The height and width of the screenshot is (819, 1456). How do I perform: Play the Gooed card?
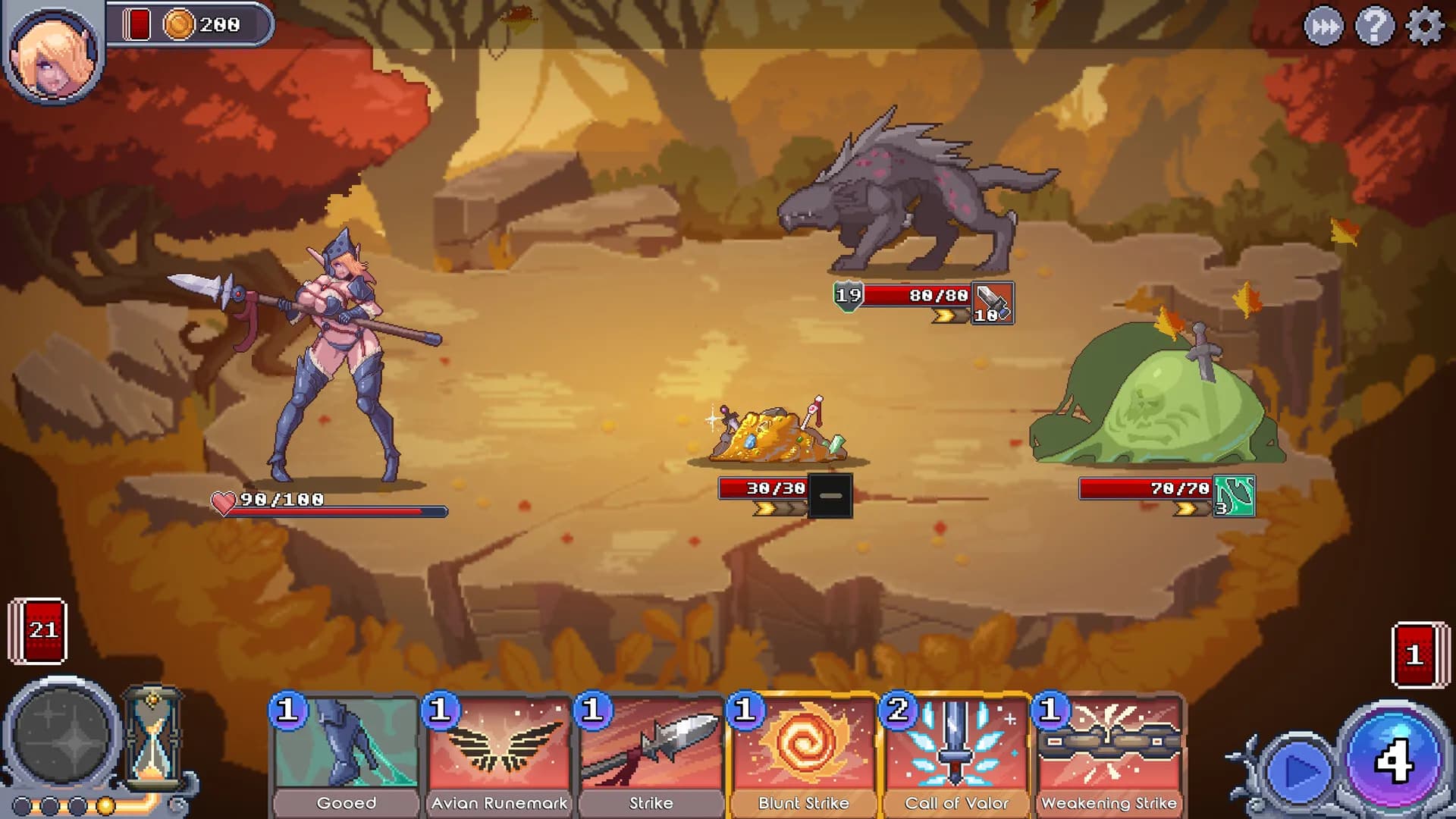pos(347,751)
